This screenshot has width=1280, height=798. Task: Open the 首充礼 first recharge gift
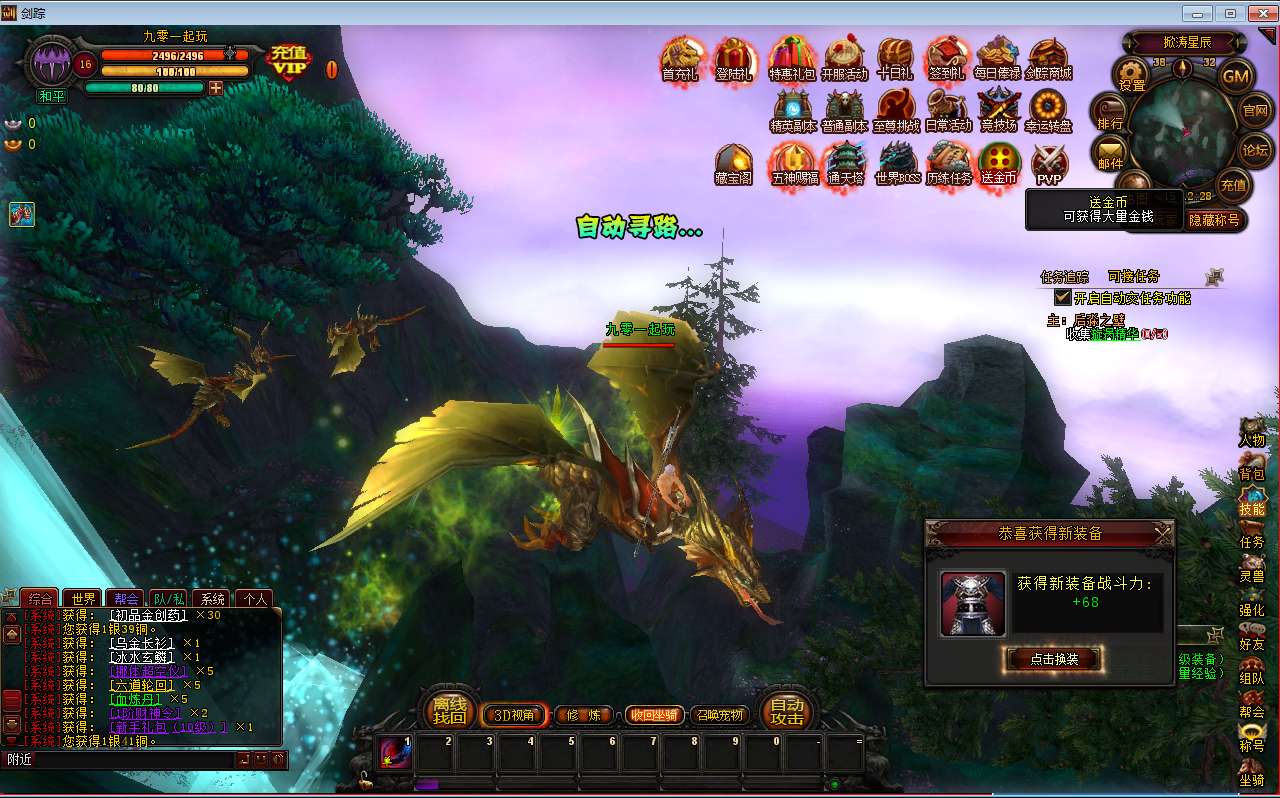coord(681,58)
